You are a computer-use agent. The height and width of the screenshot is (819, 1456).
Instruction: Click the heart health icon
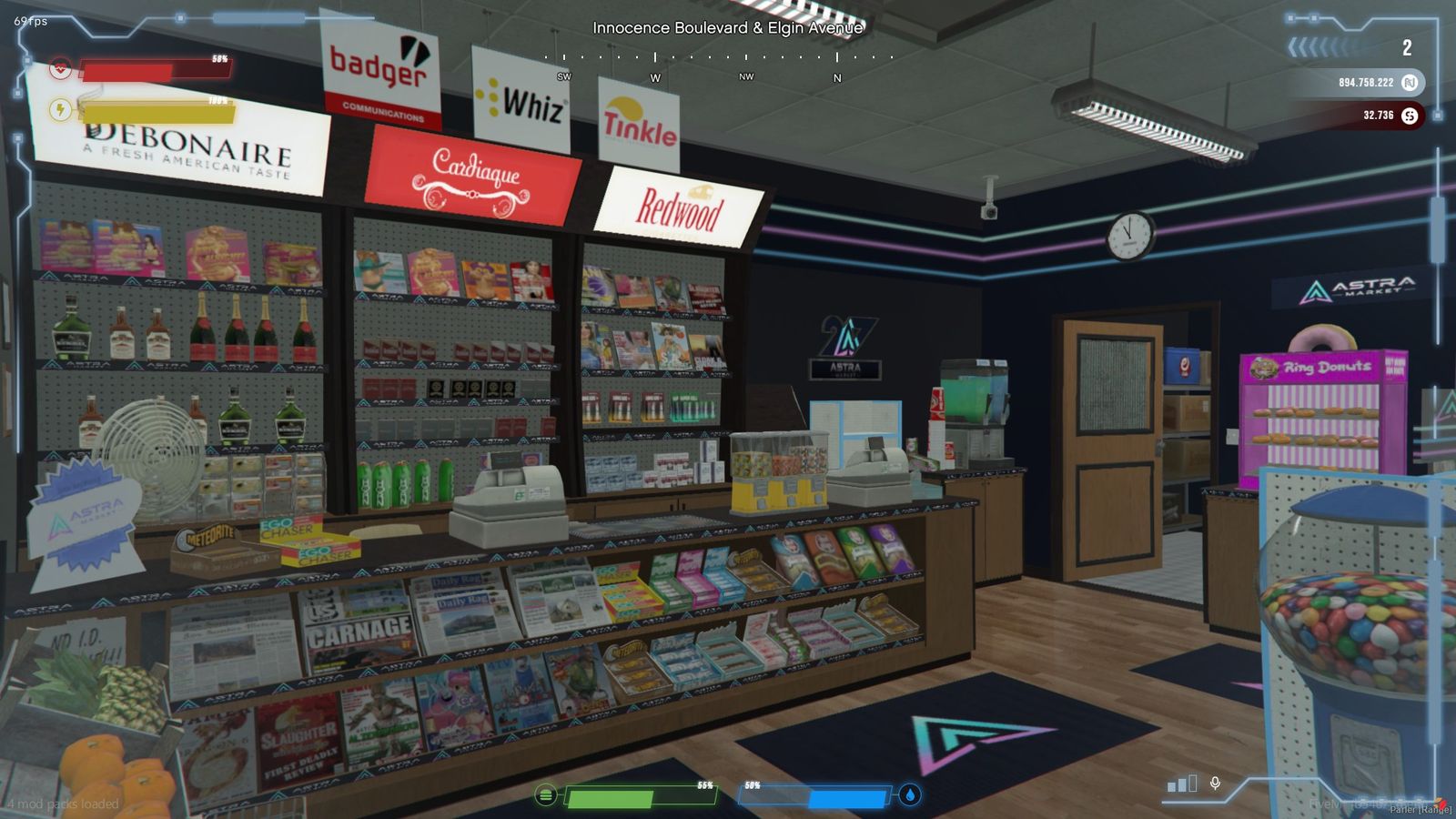click(x=60, y=67)
